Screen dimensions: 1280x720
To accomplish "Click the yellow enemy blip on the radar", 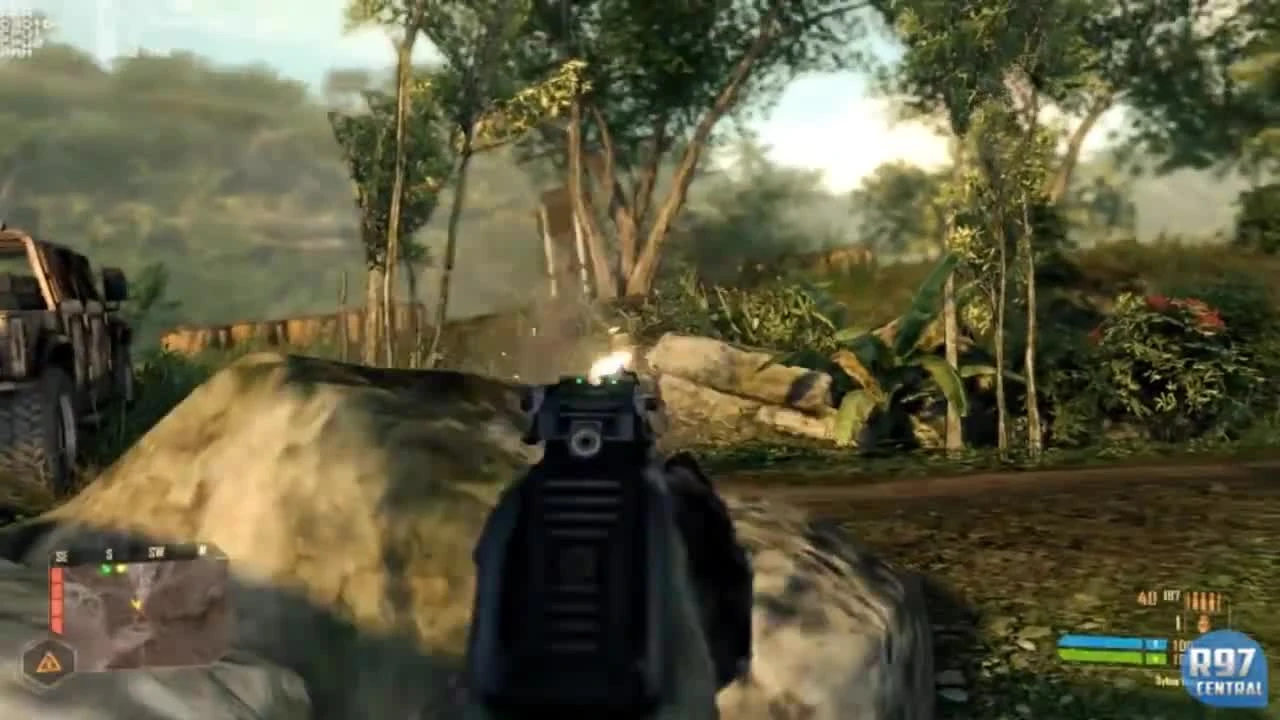I will [x=120, y=568].
